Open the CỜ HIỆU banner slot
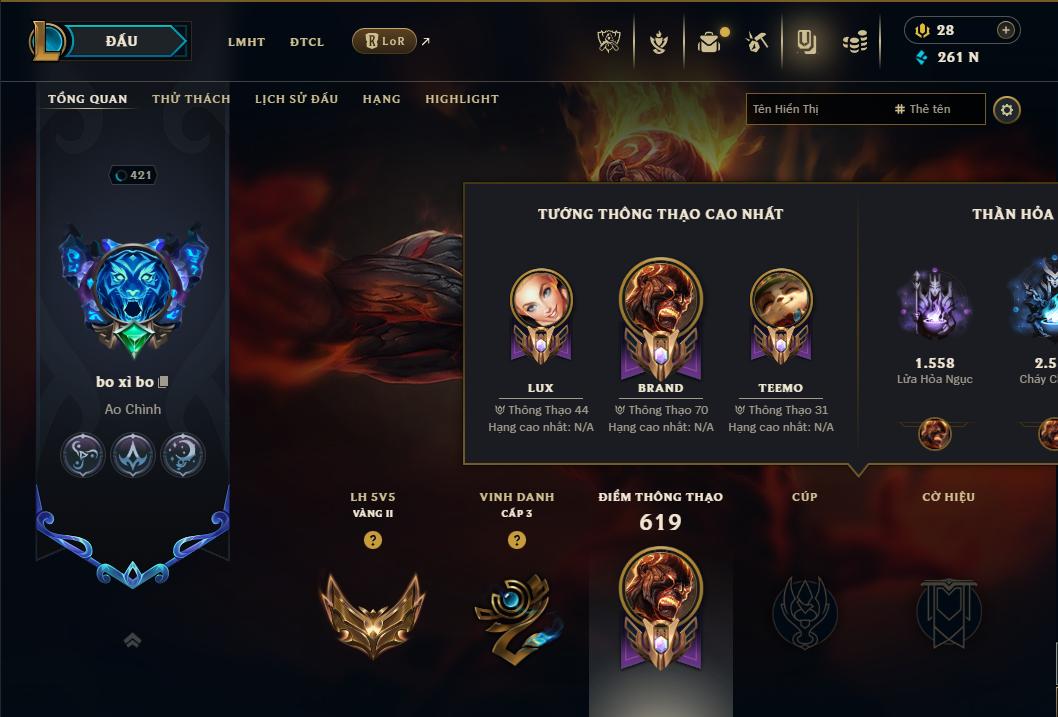The width and height of the screenshot is (1058, 717). [948, 611]
